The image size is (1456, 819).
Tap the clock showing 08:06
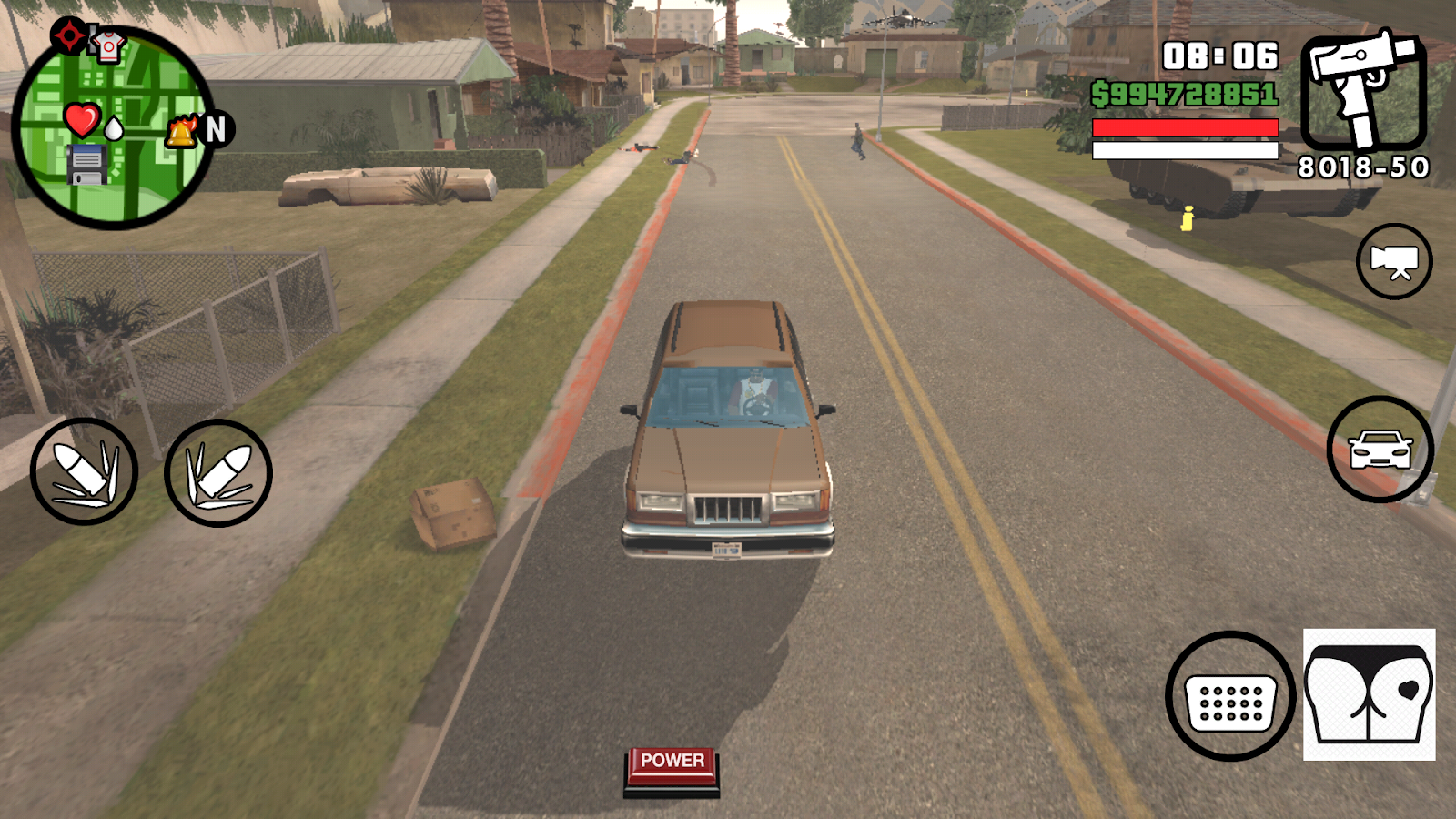coord(1220,56)
